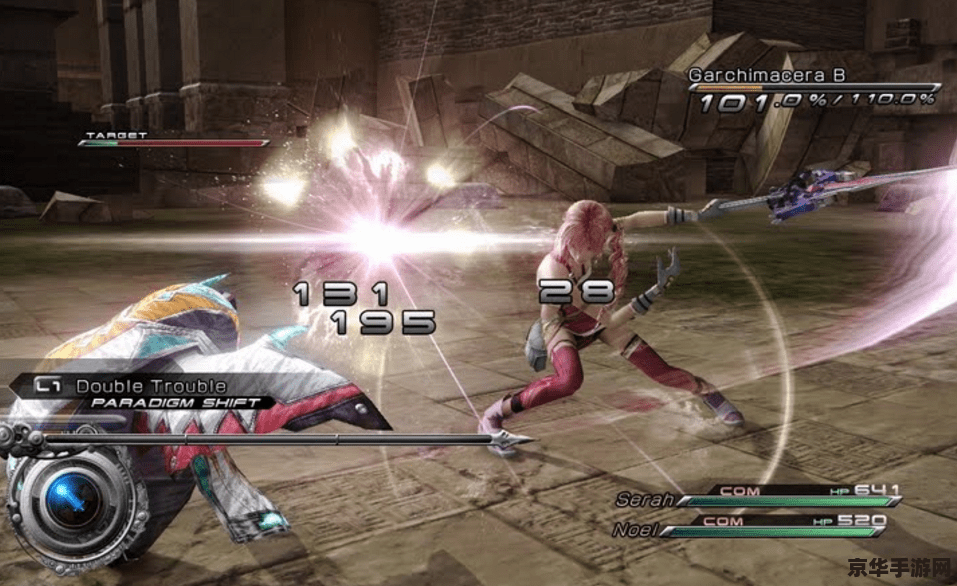This screenshot has width=957, height=586.
Task: Select Serah in the party list
Action: point(641,499)
